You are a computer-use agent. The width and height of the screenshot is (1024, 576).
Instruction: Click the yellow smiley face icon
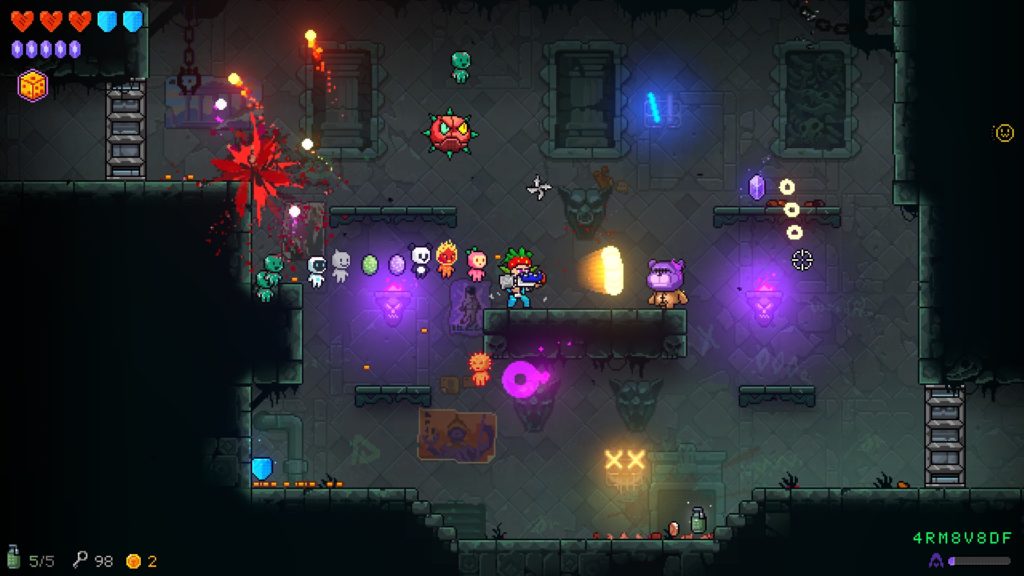(x=1004, y=132)
